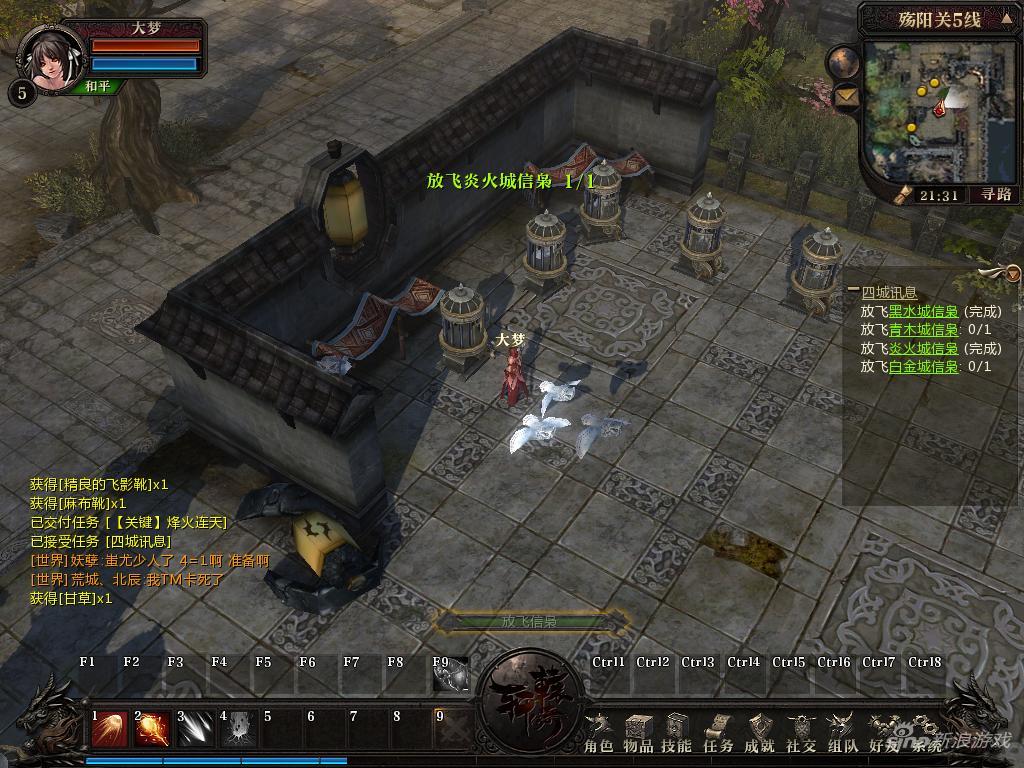Trigger the white claw strike skill
Image resolution: width=1024 pixels, height=768 pixels.
point(197,729)
